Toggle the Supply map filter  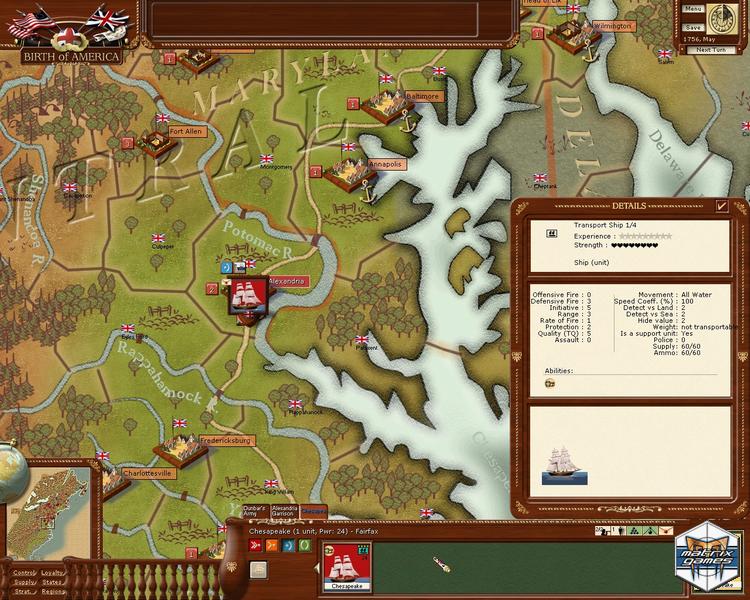pyautogui.click(x=24, y=582)
